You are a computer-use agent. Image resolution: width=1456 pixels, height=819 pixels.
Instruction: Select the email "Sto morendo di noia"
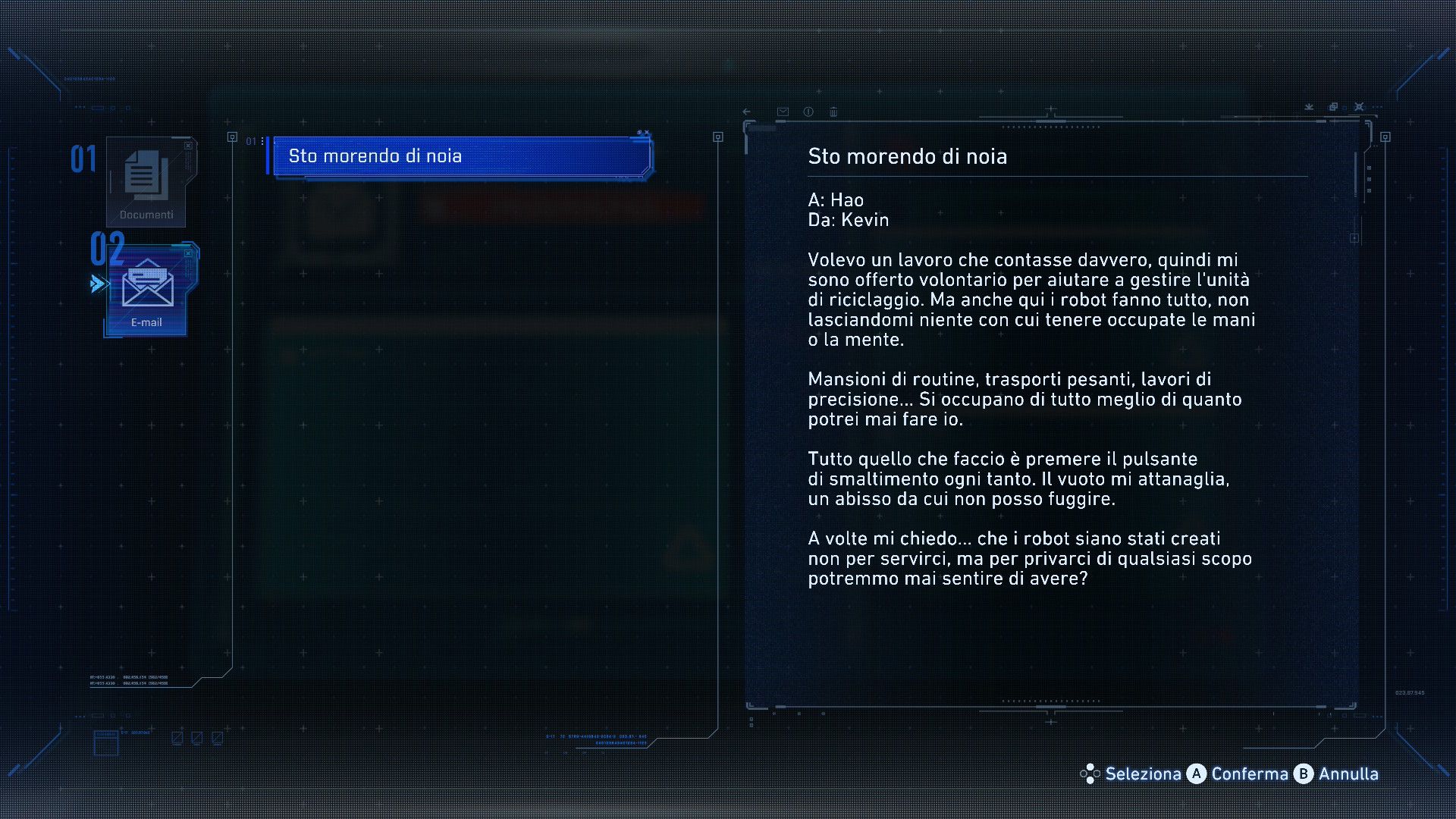461,156
